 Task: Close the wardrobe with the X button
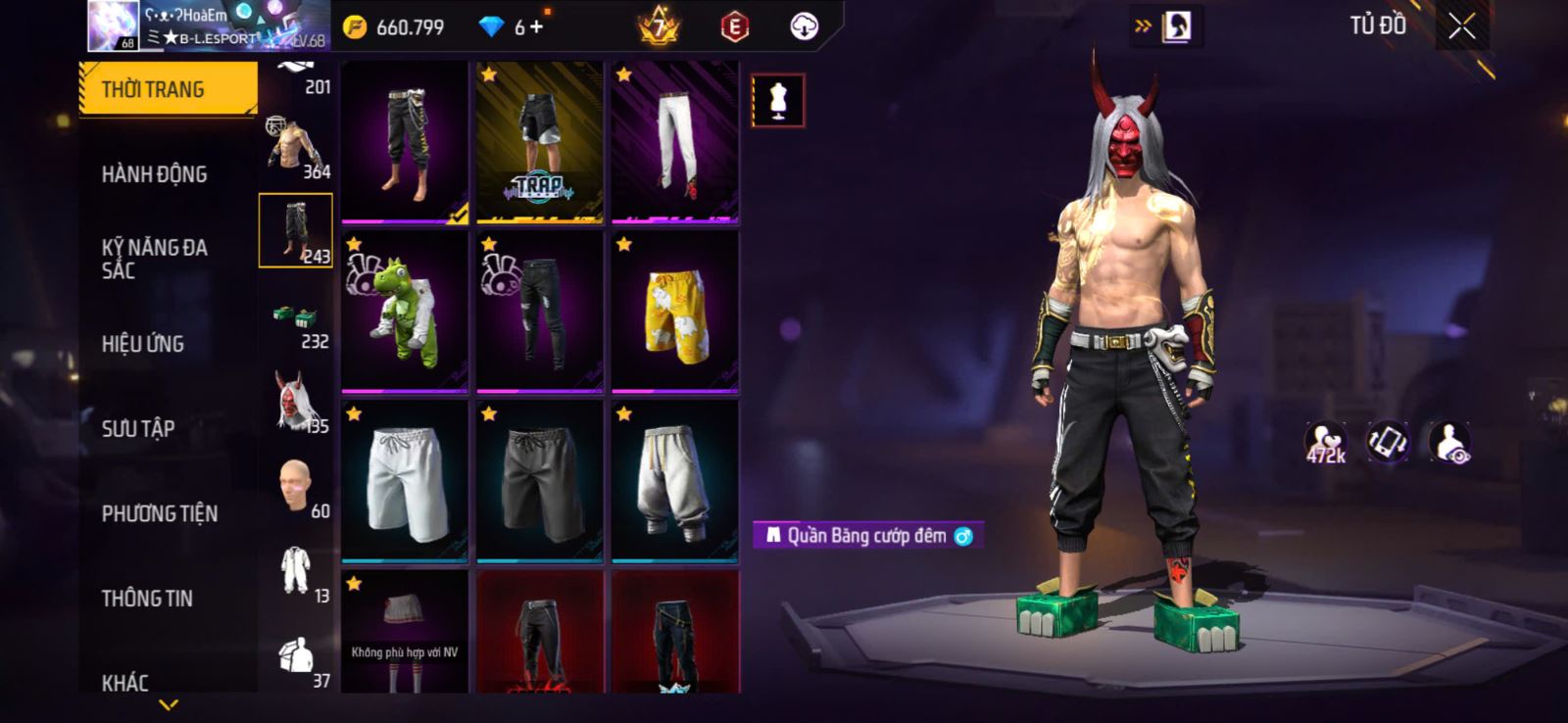(1461, 27)
